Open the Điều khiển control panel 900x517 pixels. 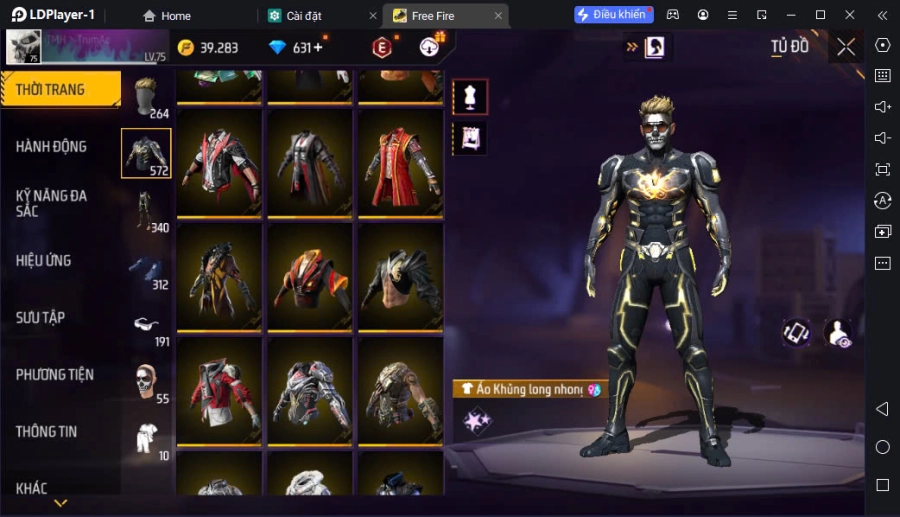612,15
